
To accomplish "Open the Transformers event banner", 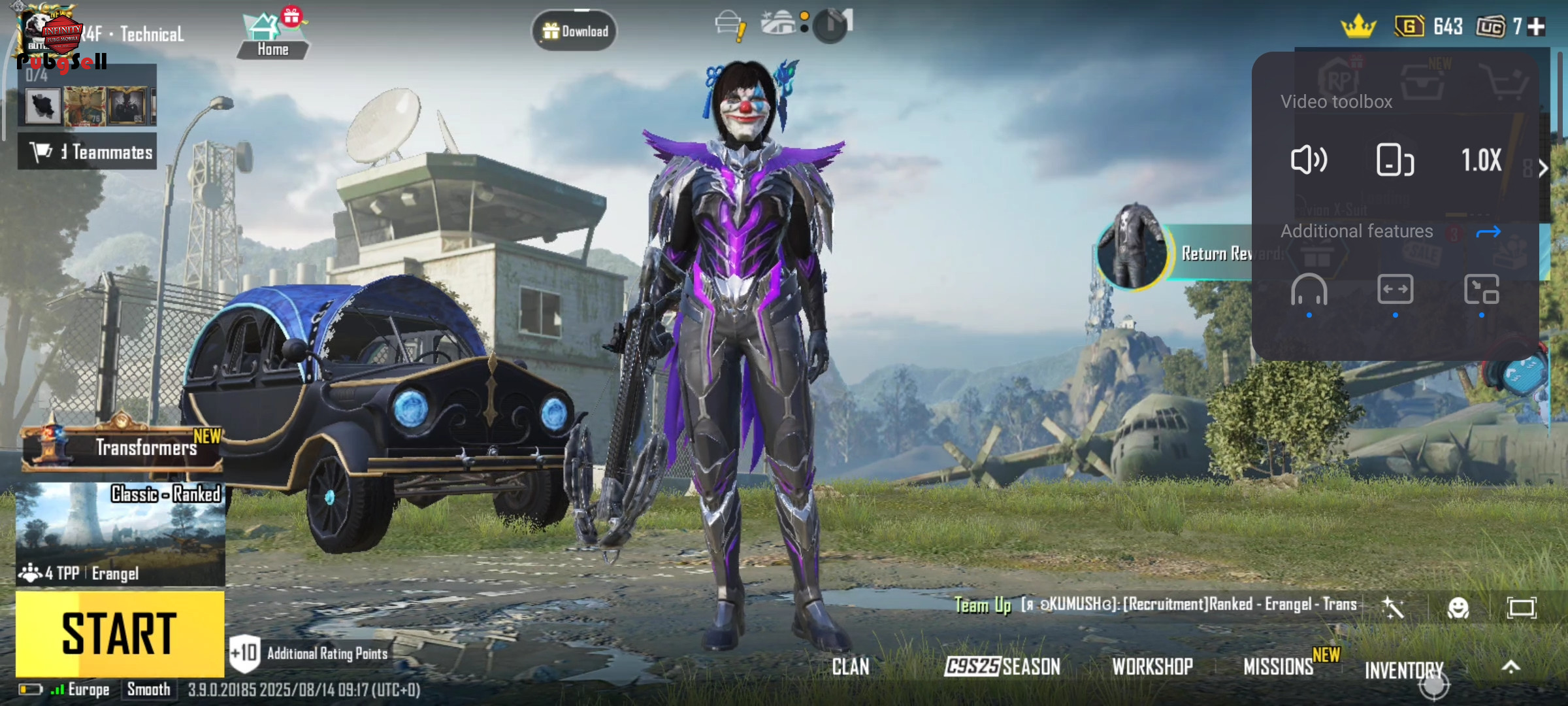I will tap(122, 448).
